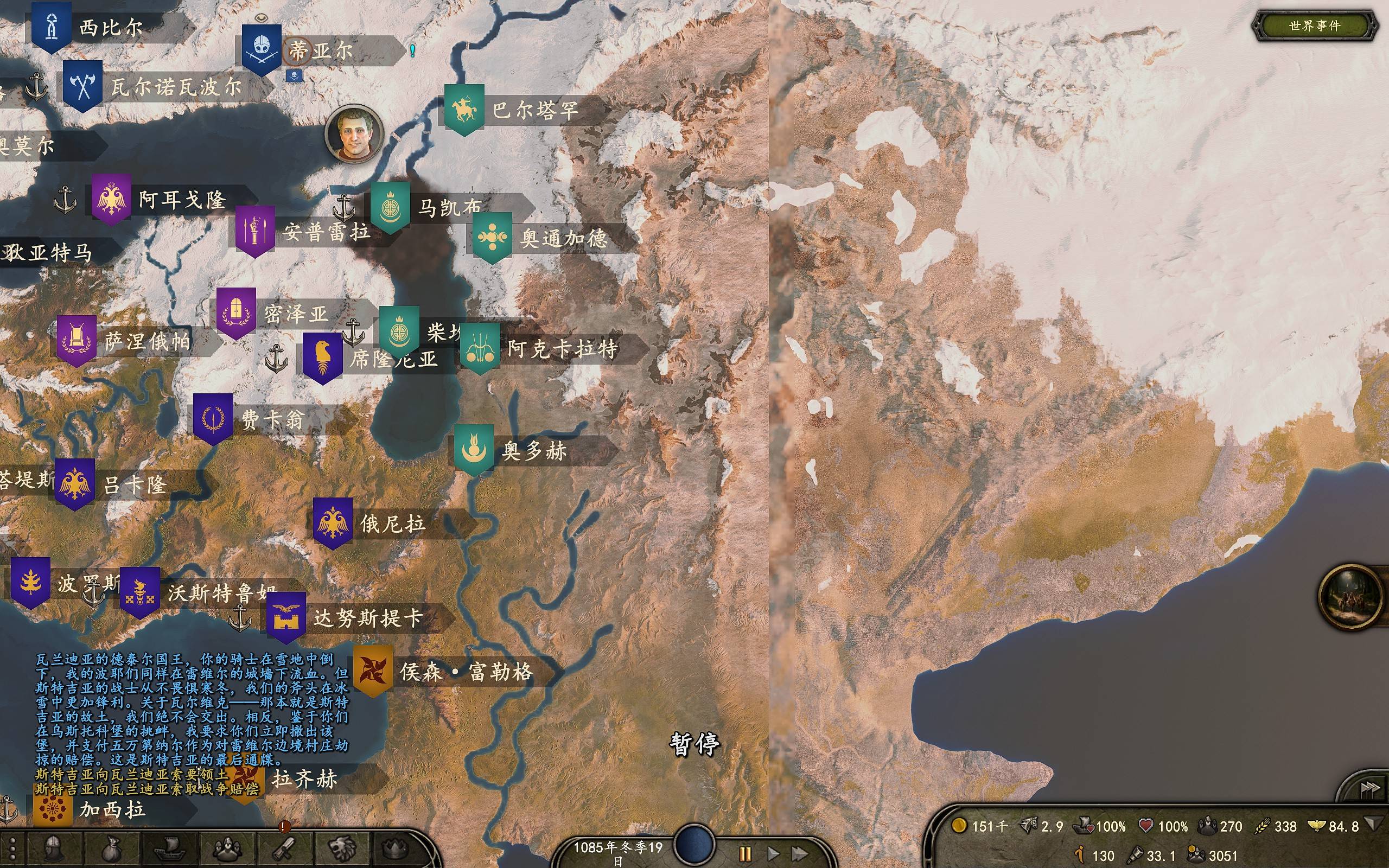This screenshot has height=868, width=1389.
Task: Set campaign time to fast forward
Action: point(800,854)
